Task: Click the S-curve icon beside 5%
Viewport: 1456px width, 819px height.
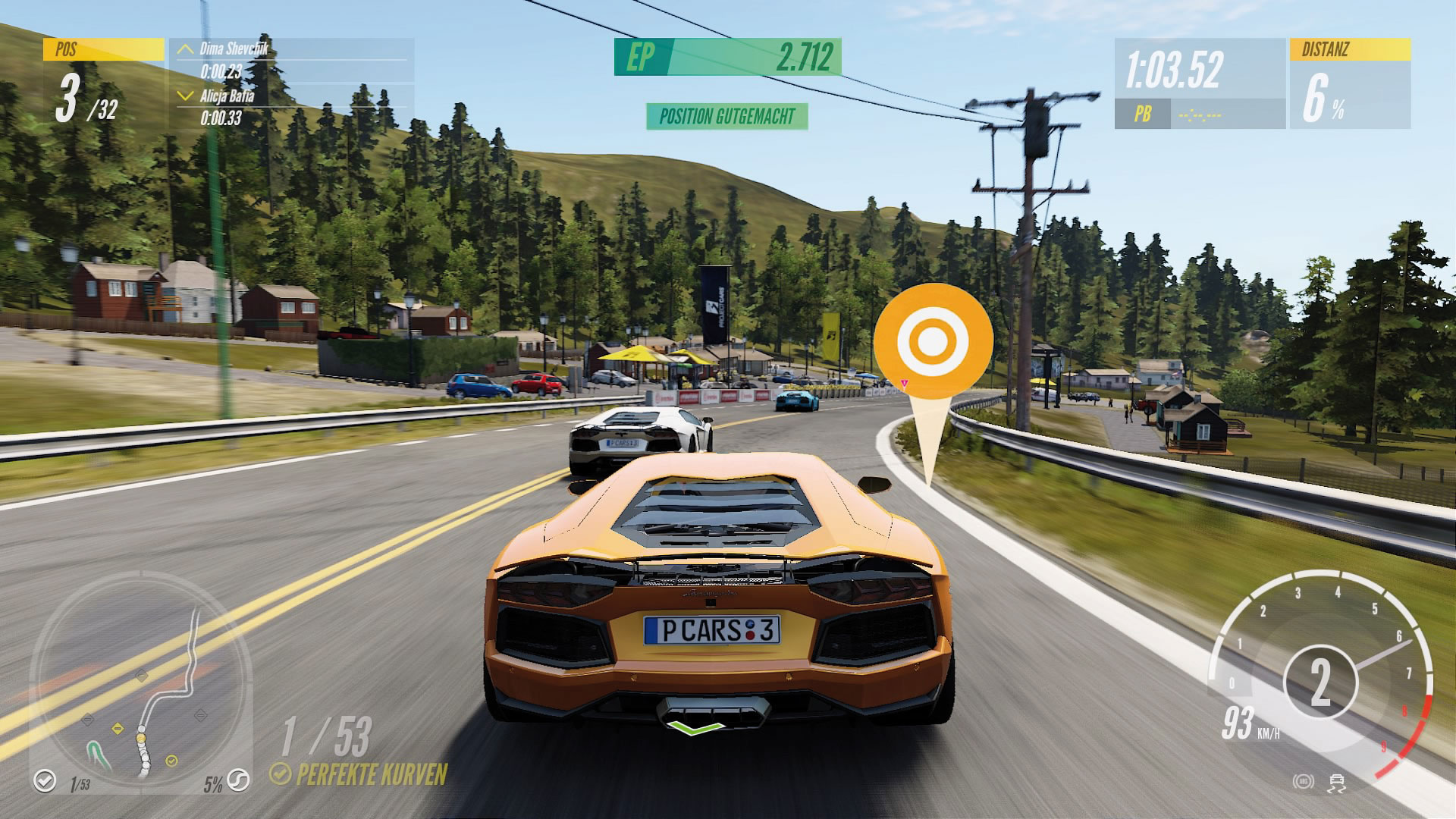Action: tap(239, 780)
